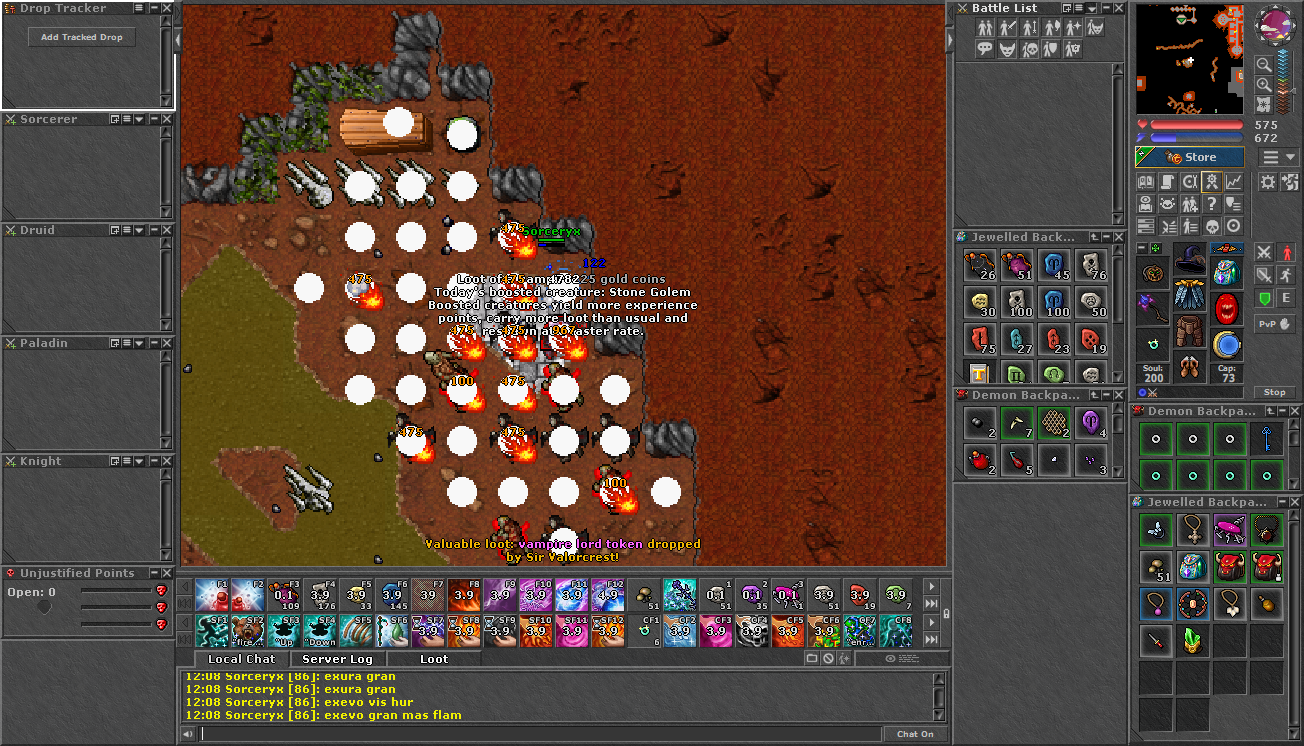Image resolution: width=1304 pixels, height=746 pixels.
Task: Toggle the player filter in Battle List
Action: (x=984, y=27)
